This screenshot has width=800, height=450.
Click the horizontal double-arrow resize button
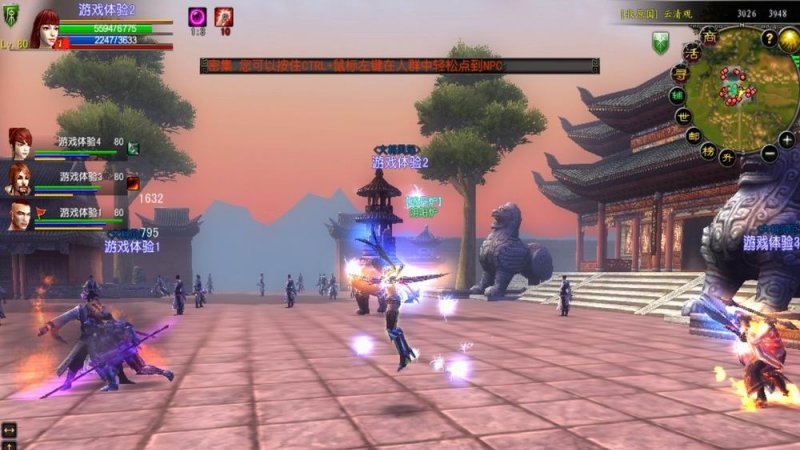click(x=9, y=430)
